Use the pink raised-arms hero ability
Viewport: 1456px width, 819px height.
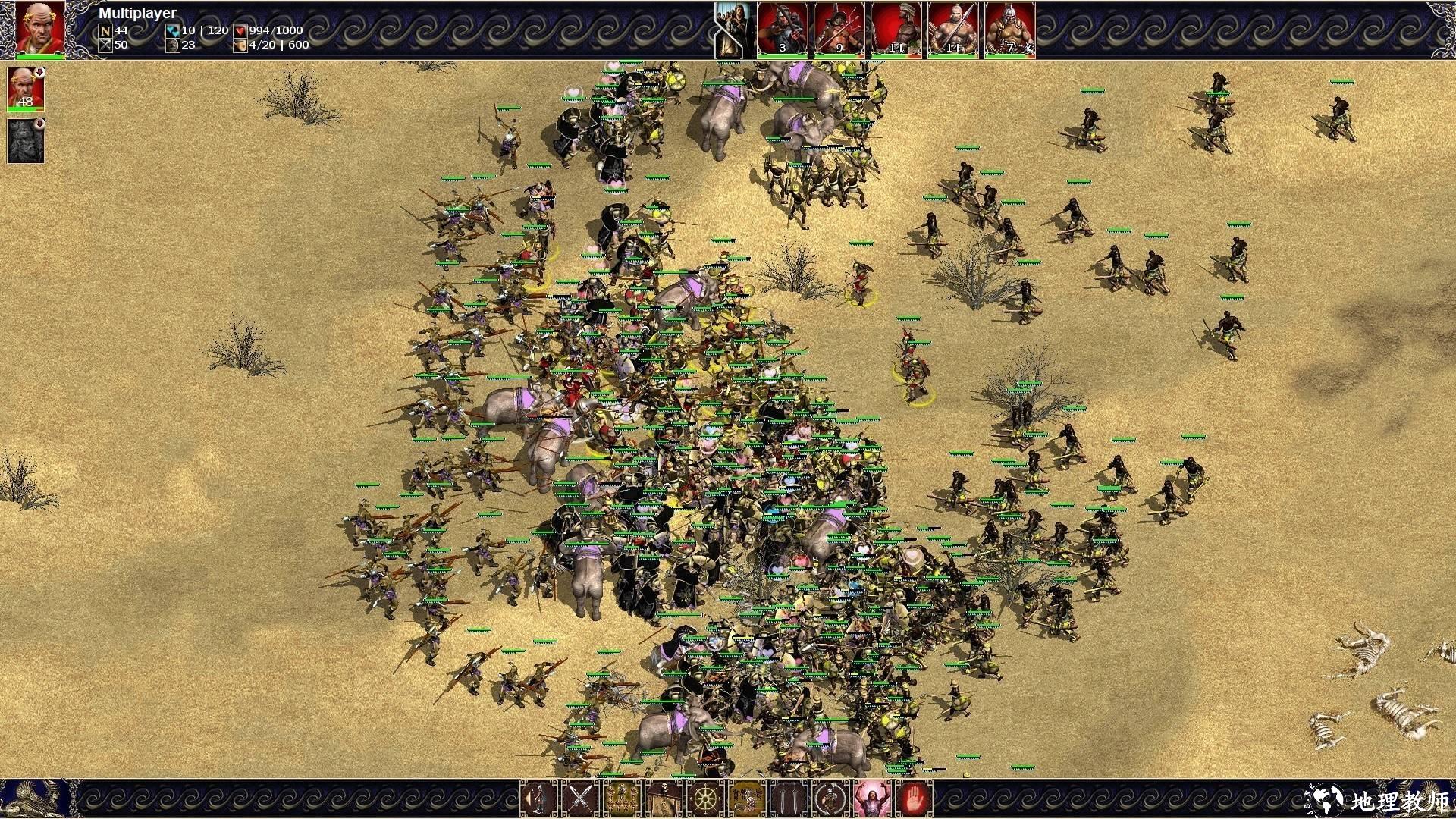[x=872, y=799]
